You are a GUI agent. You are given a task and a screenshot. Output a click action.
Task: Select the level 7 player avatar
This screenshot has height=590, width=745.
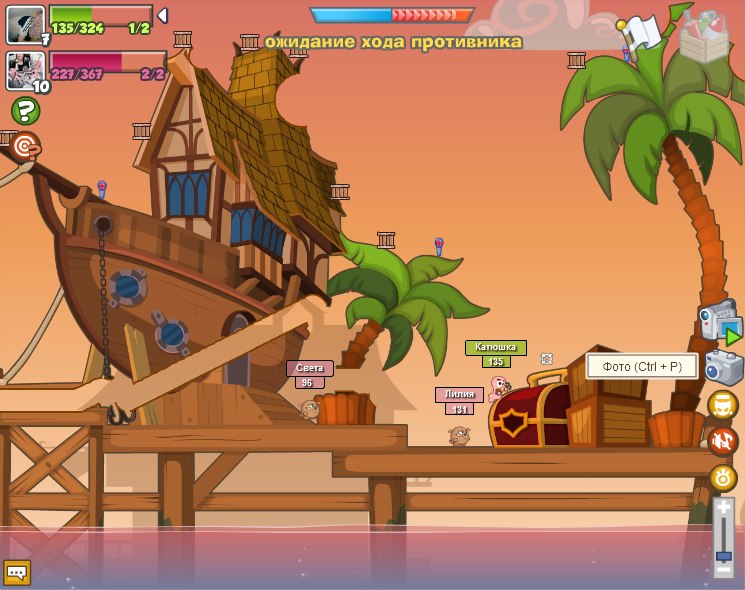click(x=25, y=24)
